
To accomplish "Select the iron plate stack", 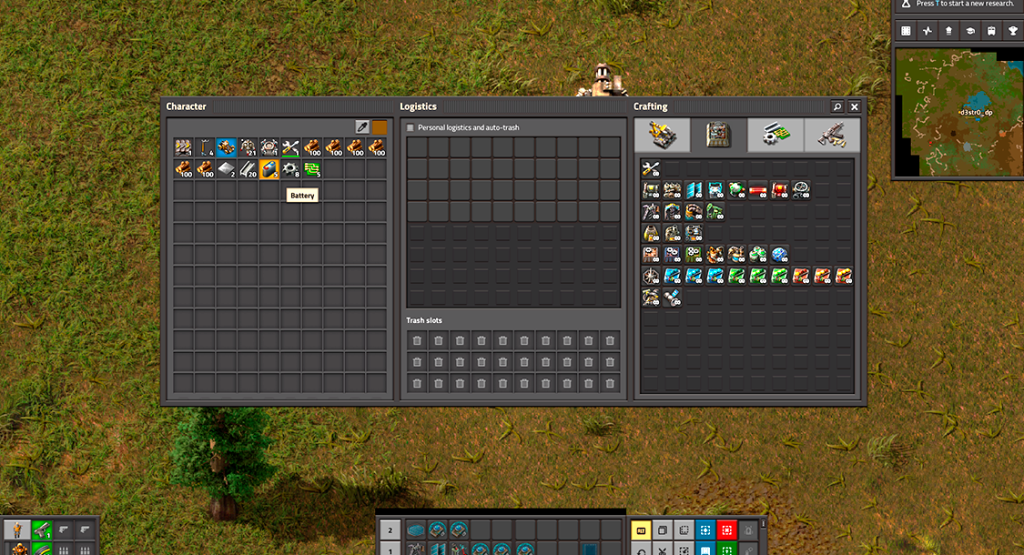I will pos(226,170).
